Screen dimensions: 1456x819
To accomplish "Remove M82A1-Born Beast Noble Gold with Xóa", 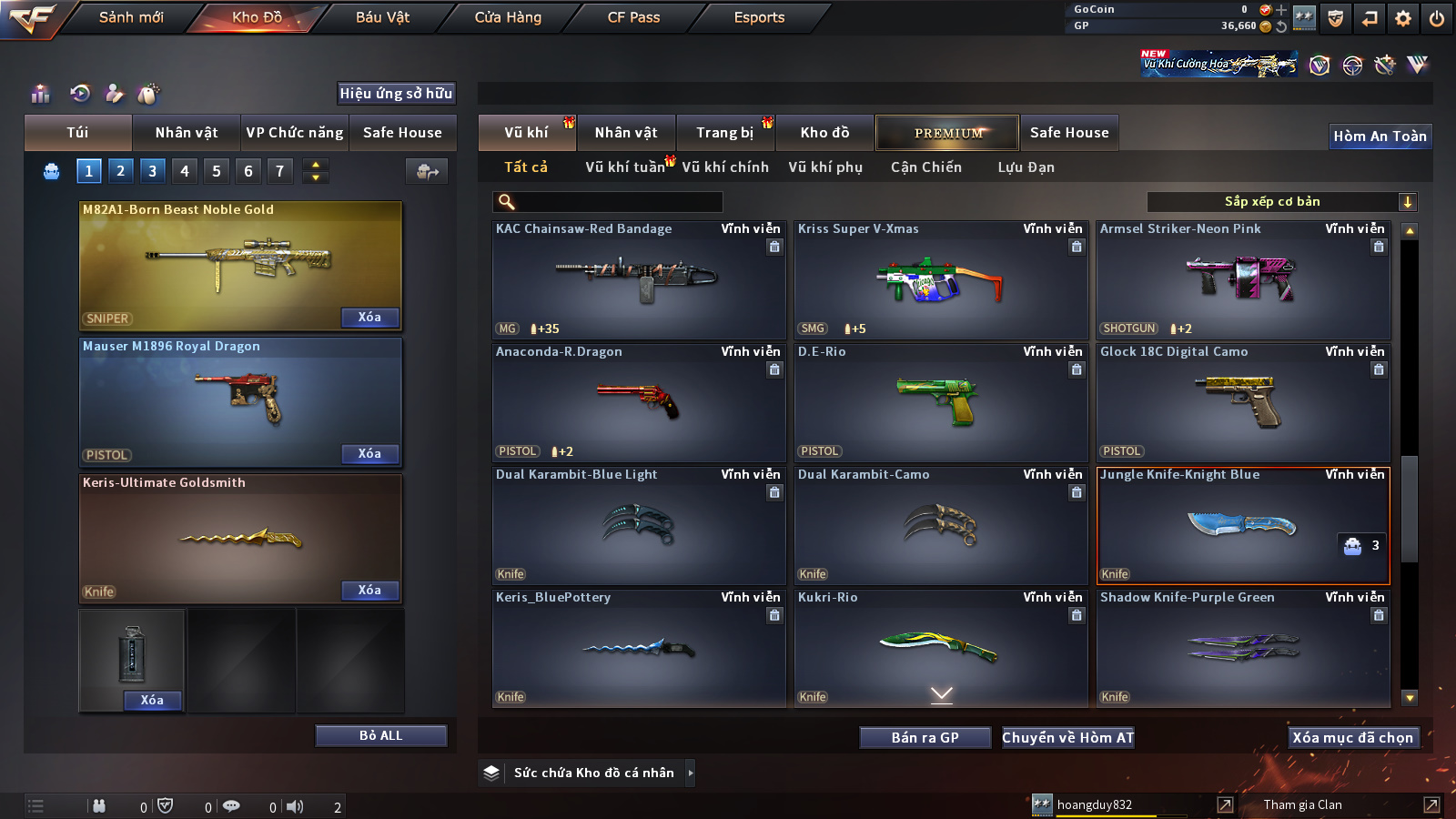I will (x=369, y=317).
